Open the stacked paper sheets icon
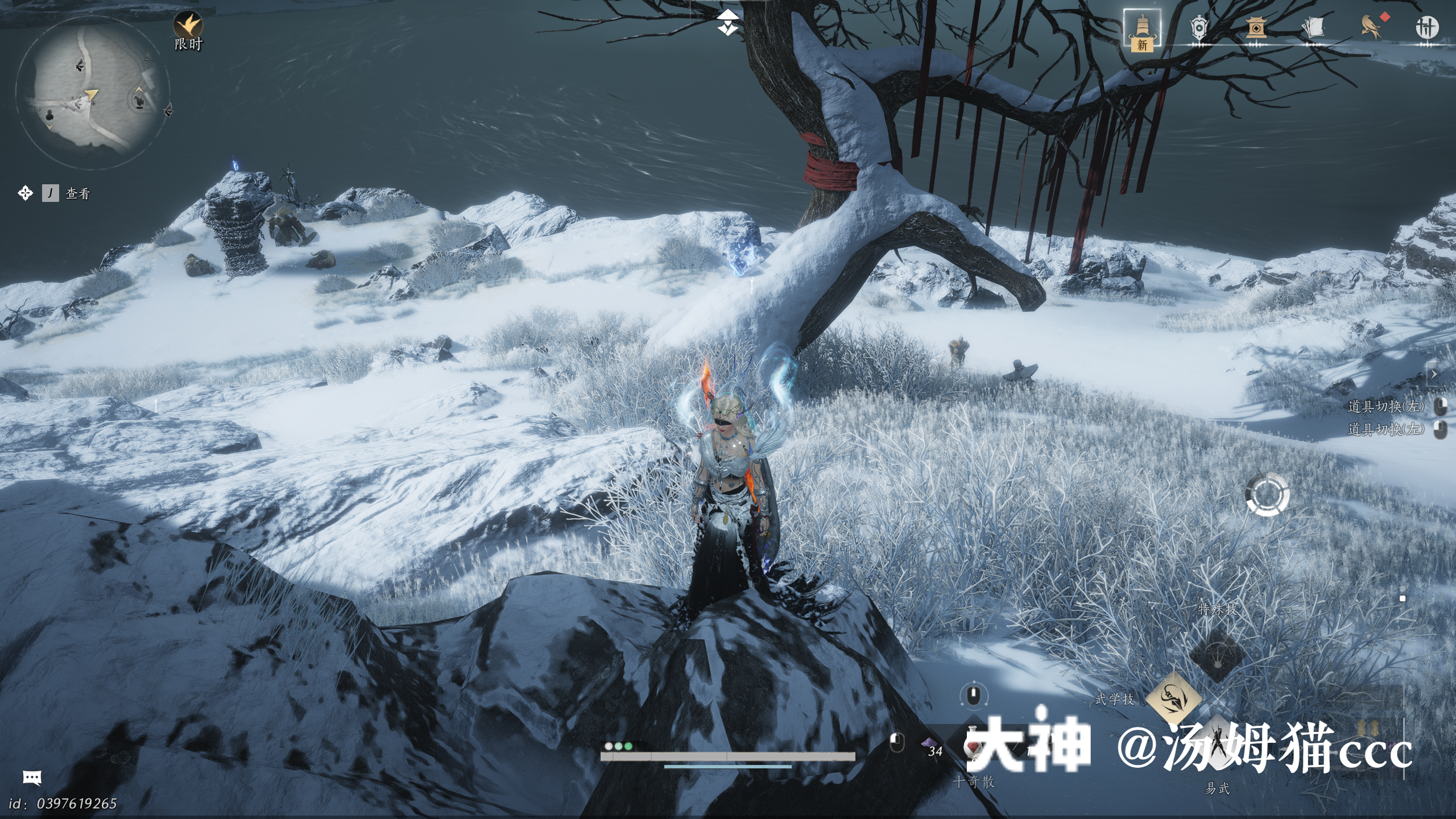The image size is (1456, 819). pyautogui.click(x=1313, y=27)
